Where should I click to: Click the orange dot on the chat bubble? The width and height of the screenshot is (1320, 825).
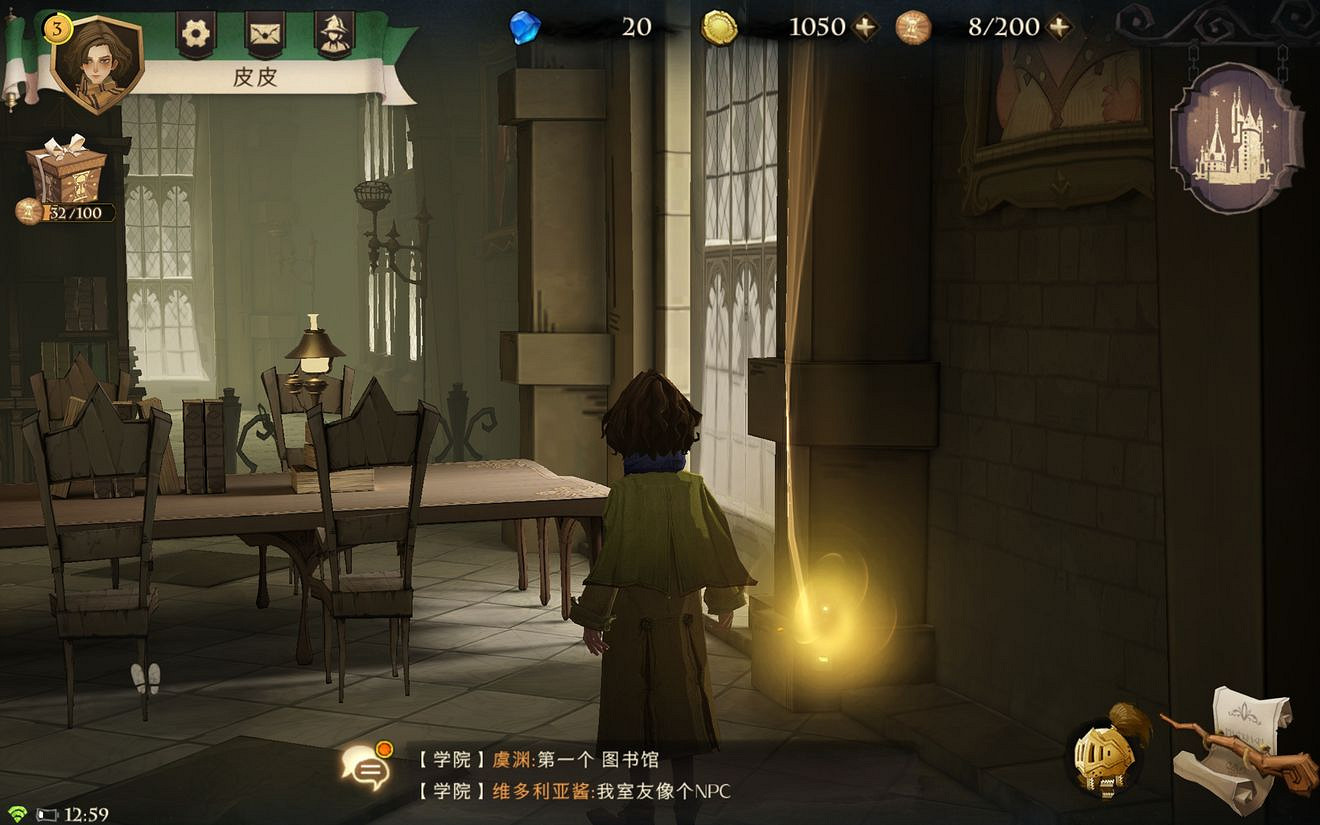(383, 747)
